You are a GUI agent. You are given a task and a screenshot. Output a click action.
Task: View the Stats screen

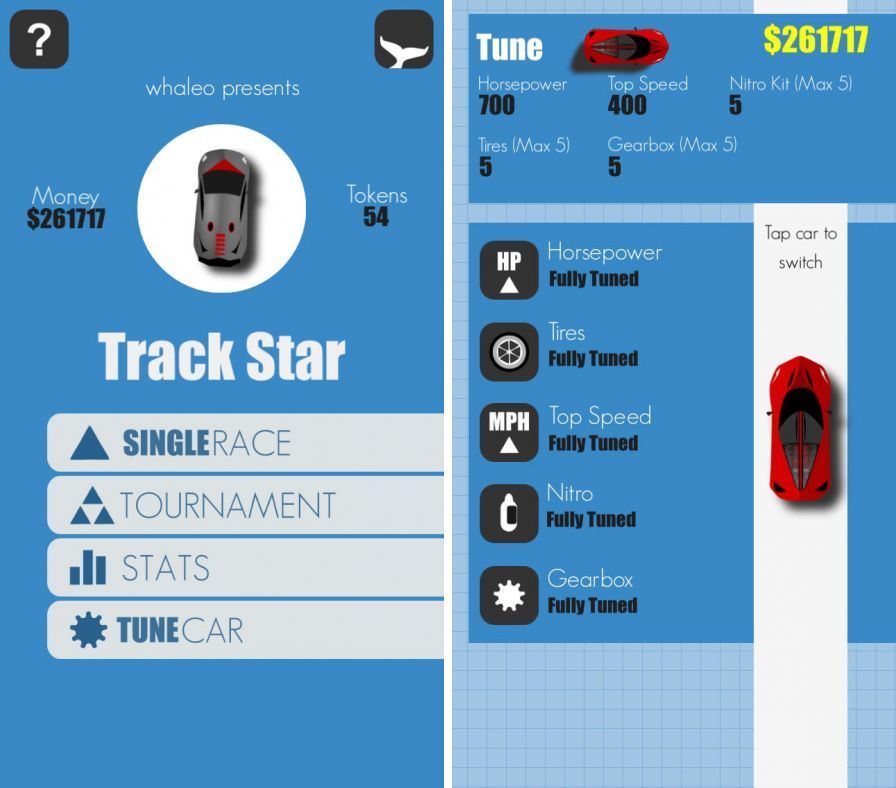(245, 568)
